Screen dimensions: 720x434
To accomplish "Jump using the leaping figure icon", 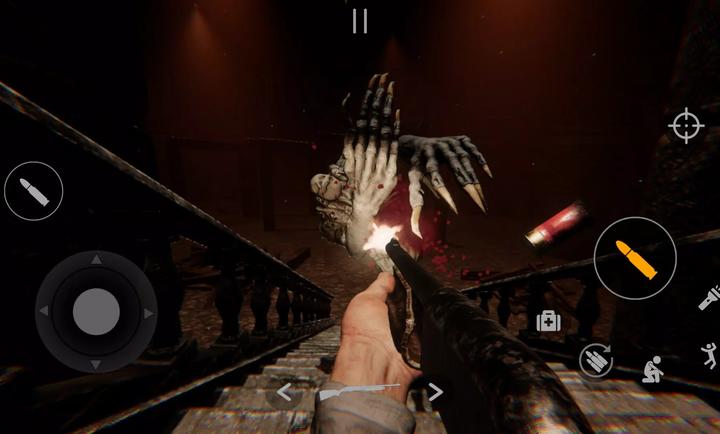I will click(x=709, y=354).
